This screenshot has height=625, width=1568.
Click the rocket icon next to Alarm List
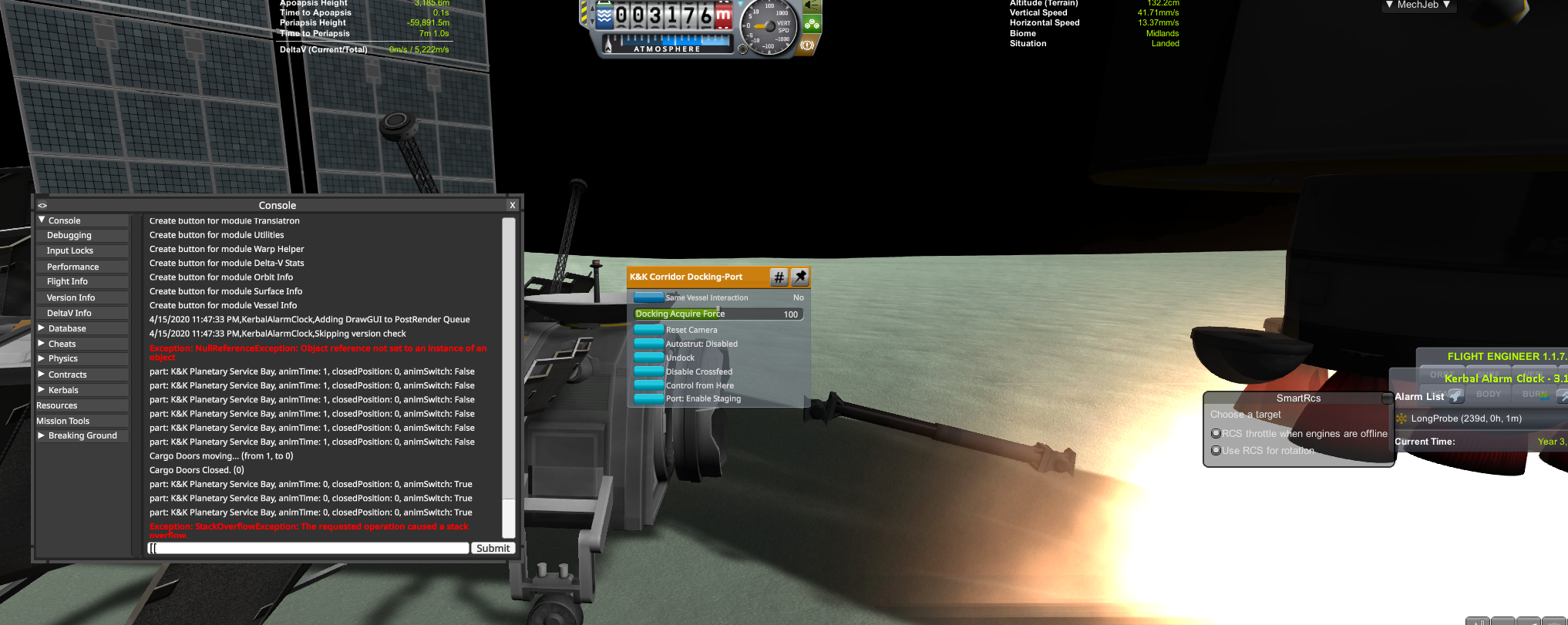pos(1456,396)
